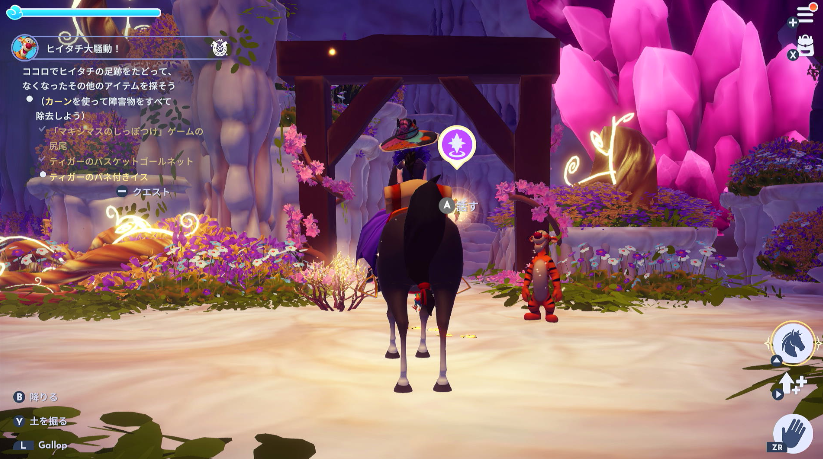The width and height of the screenshot is (823, 459).
Task: Select the horse mount icon
Action: (792, 343)
